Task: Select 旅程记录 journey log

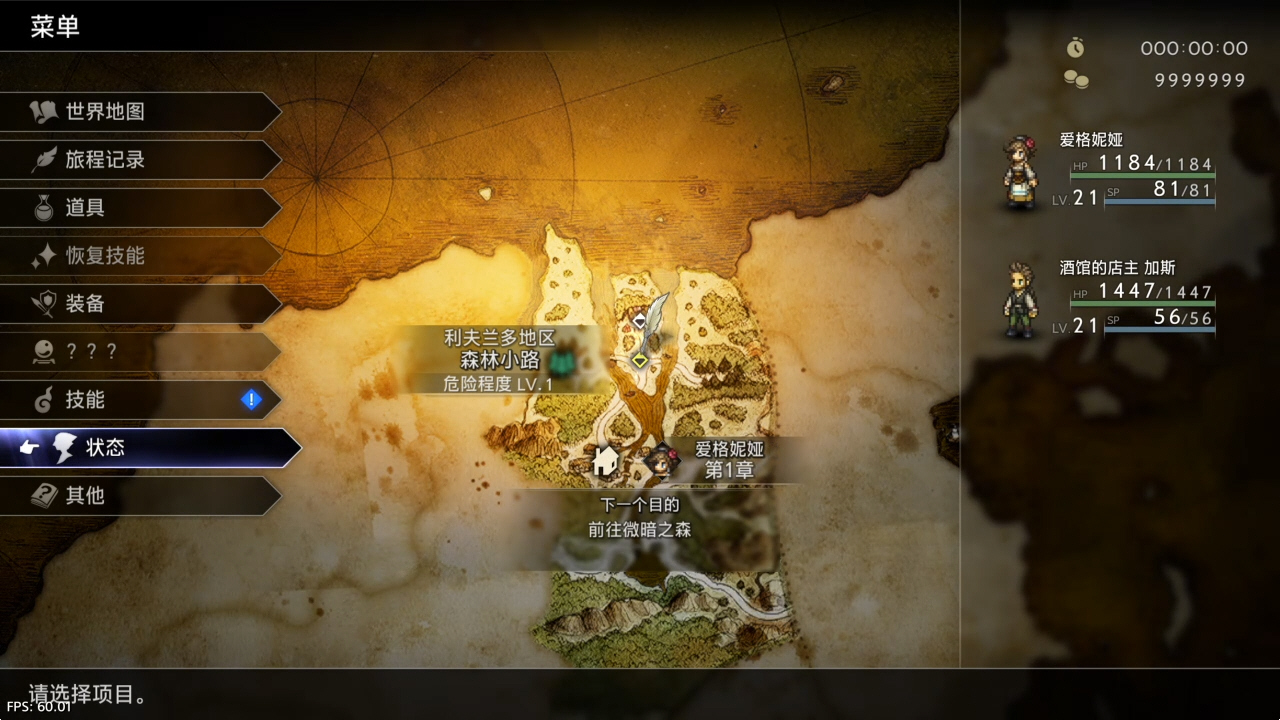Action: [140, 160]
